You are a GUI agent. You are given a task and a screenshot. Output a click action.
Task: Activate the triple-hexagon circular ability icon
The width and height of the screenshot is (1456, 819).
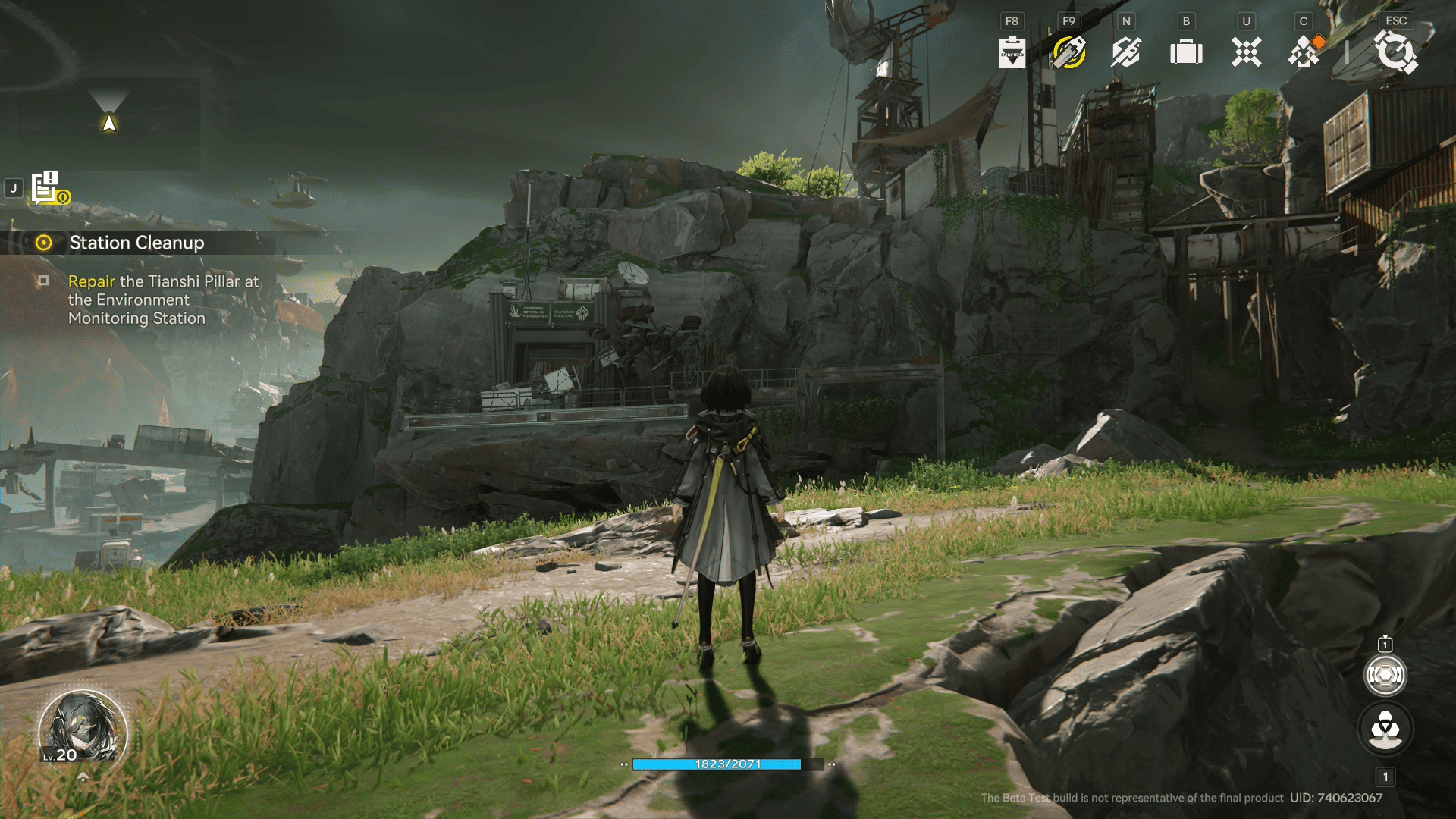click(1385, 730)
